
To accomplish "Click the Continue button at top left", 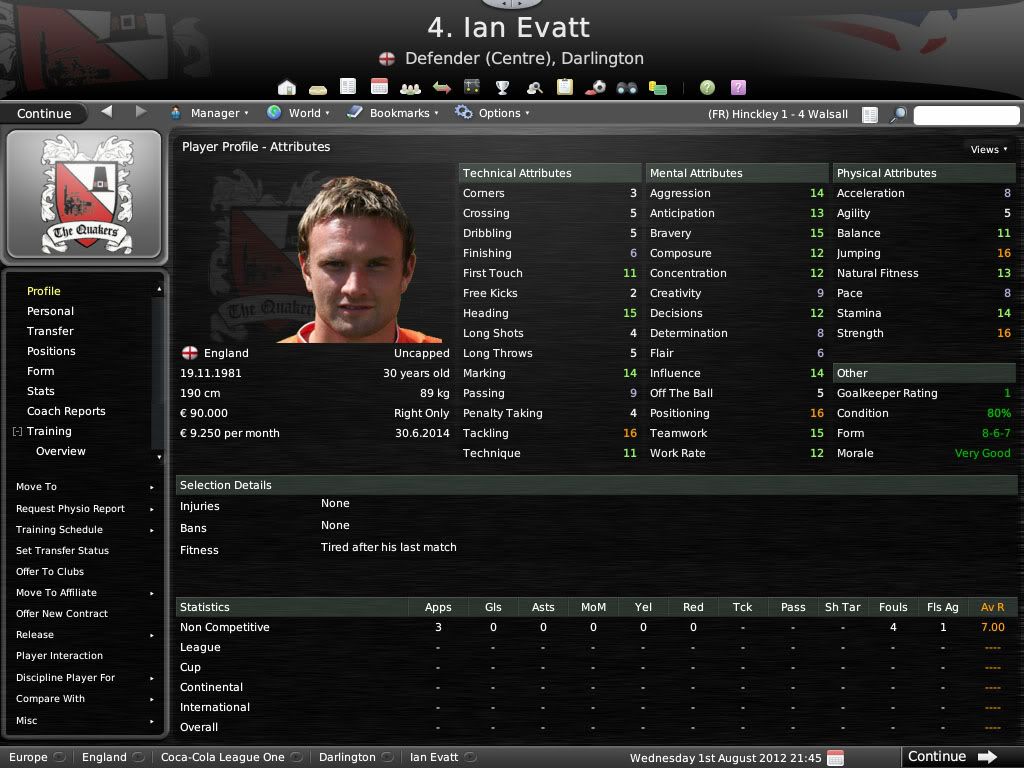I will pos(44,113).
